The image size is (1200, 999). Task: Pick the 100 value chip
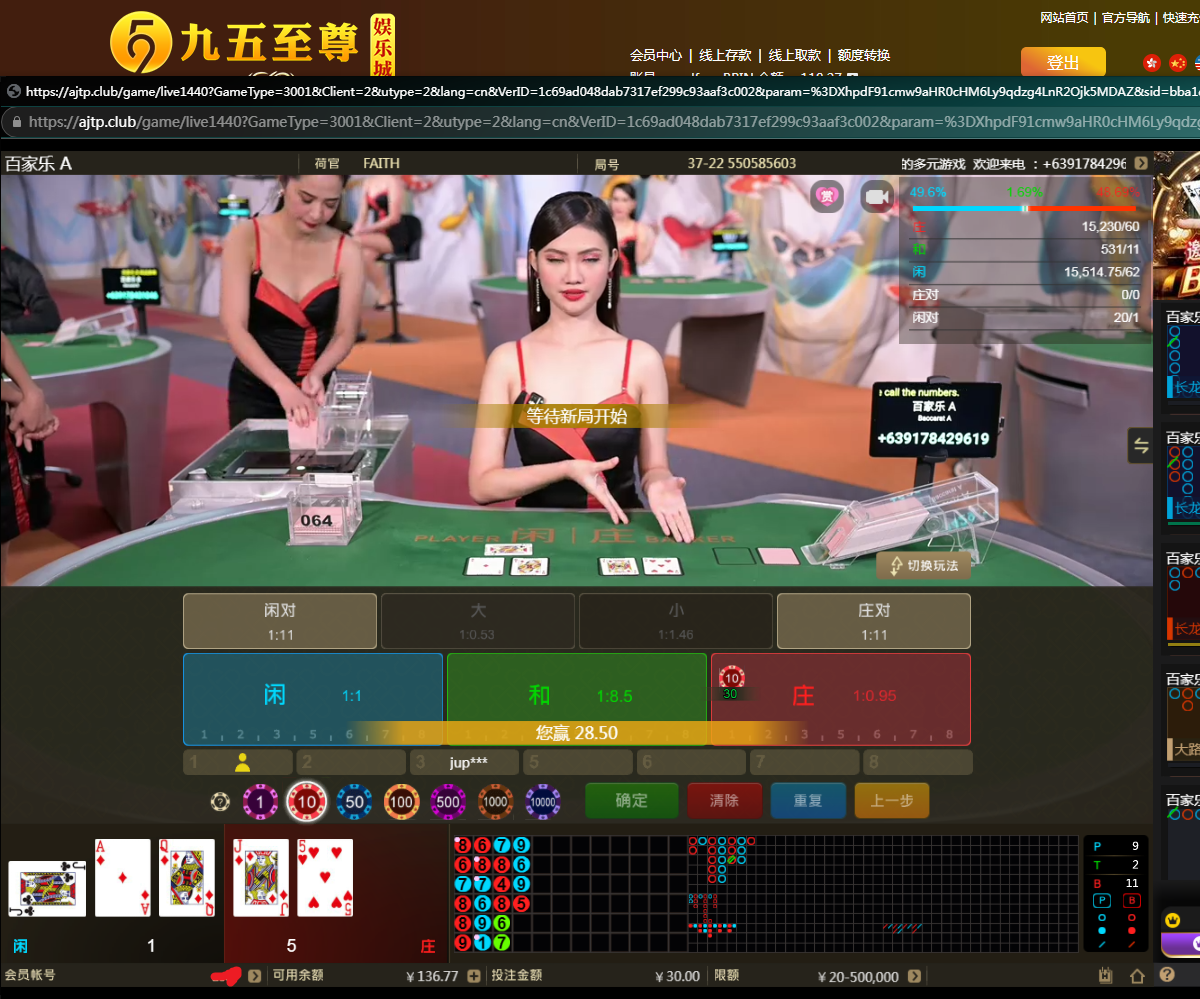pos(401,801)
